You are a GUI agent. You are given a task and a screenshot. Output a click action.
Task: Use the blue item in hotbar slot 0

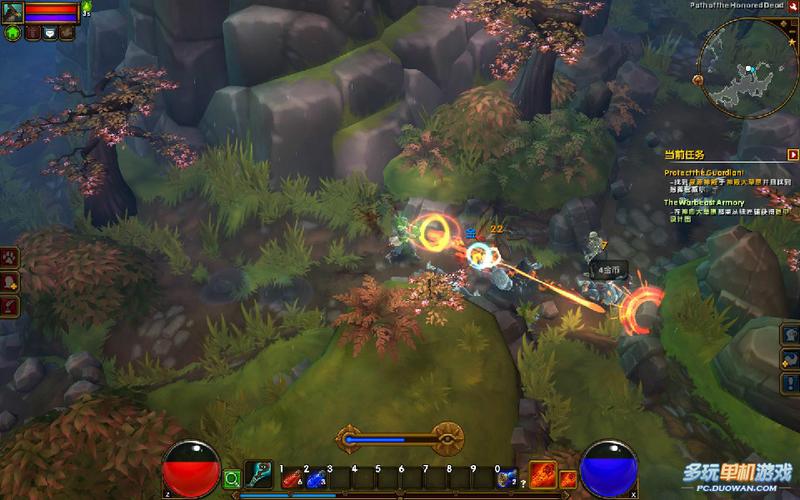508,478
